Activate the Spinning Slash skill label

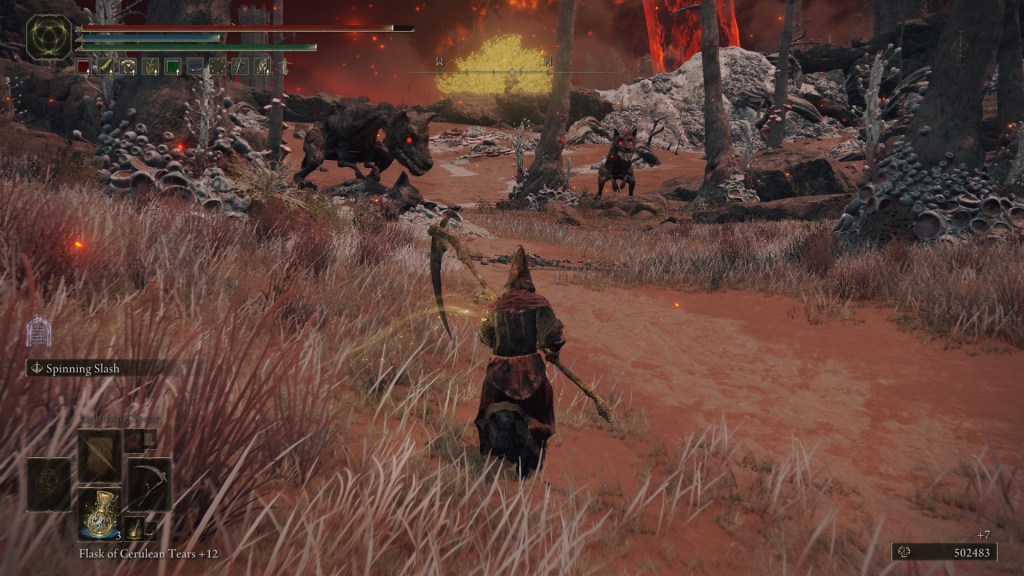(x=82, y=368)
